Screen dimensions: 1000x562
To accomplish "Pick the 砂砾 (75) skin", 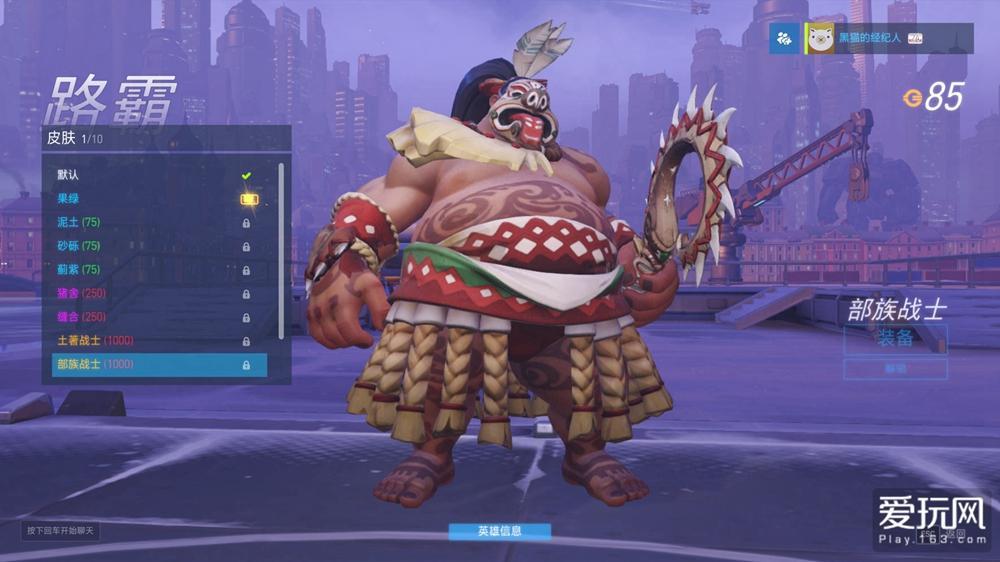I will click(x=150, y=245).
